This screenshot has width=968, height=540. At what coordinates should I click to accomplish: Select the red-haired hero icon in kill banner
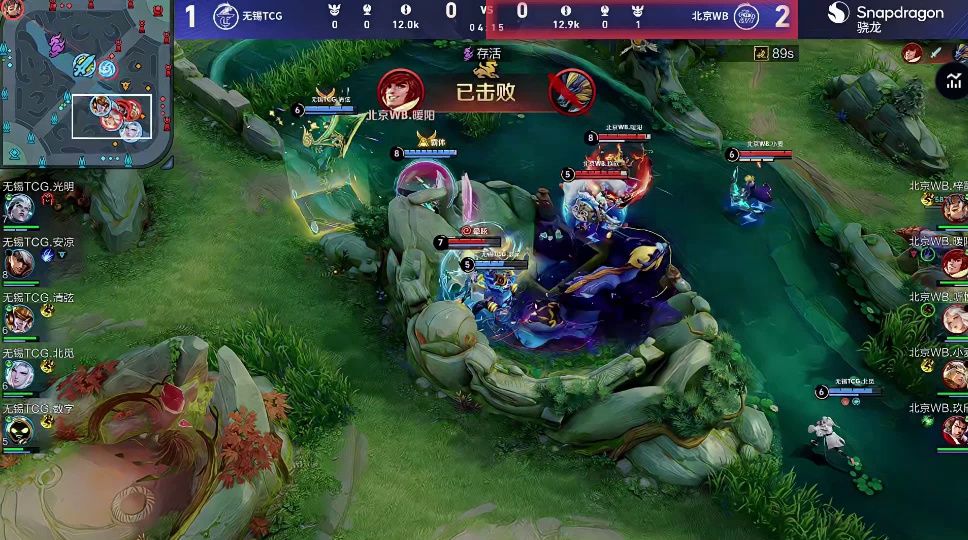click(x=401, y=91)
